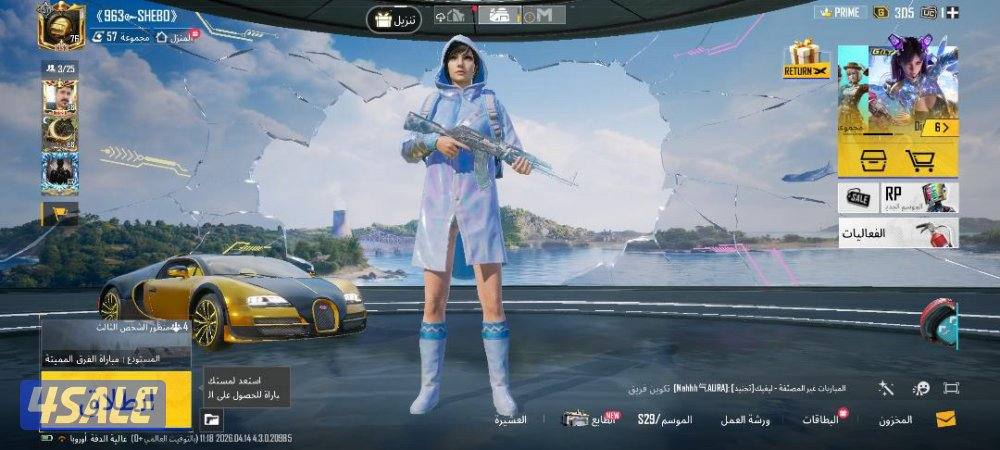
Task: Open the SALE tag offer
Action: point(858,197)
